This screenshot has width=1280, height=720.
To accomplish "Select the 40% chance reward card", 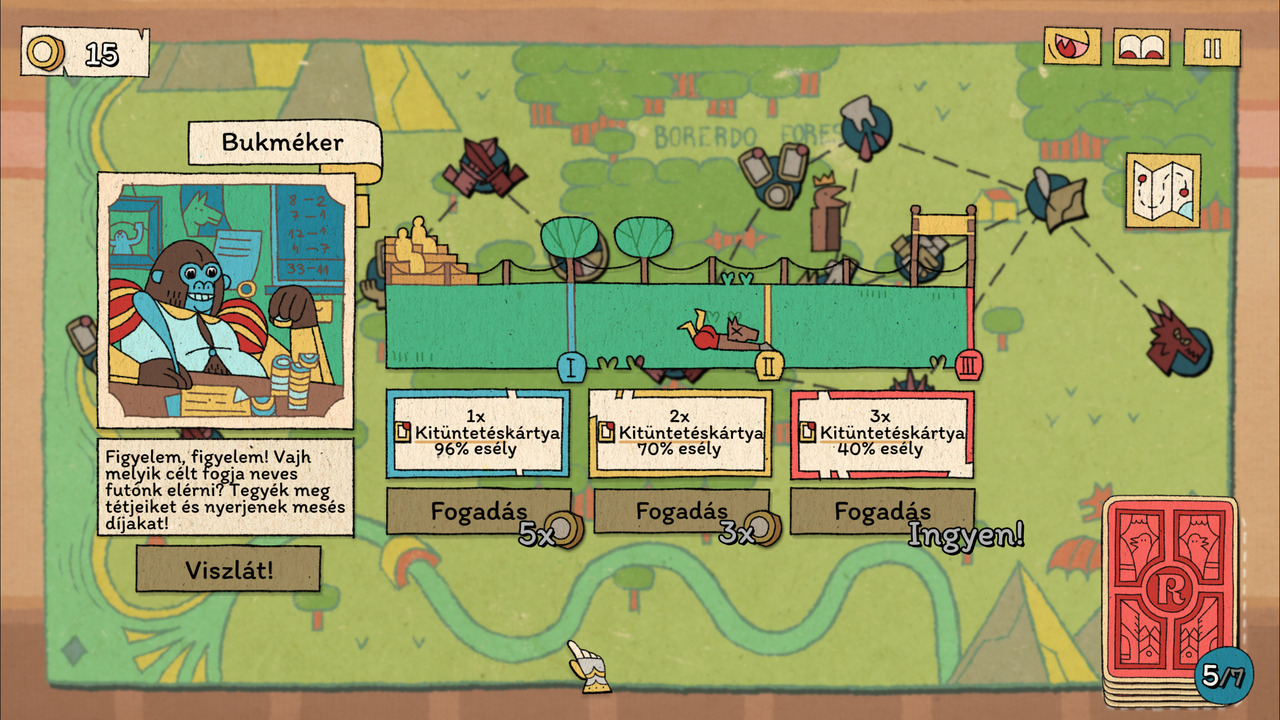I will pos(882,433).
